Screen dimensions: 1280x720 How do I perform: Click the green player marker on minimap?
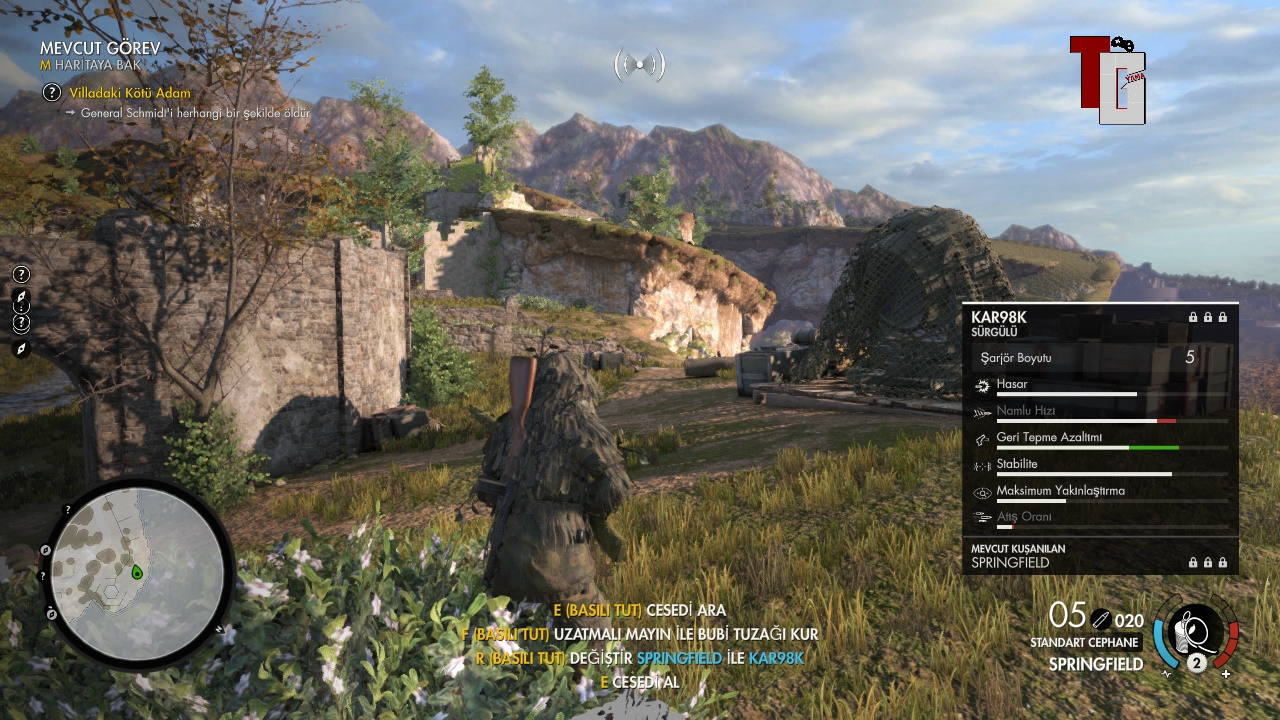click(137, 572)
